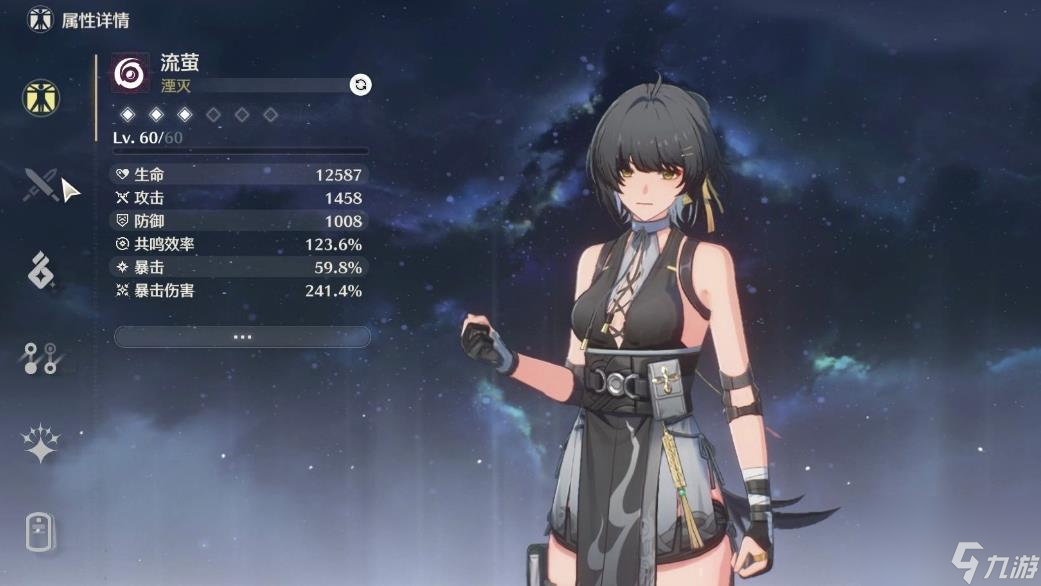
Task: Expand the three-dot detailed stats bar
Action: point(242,337)
